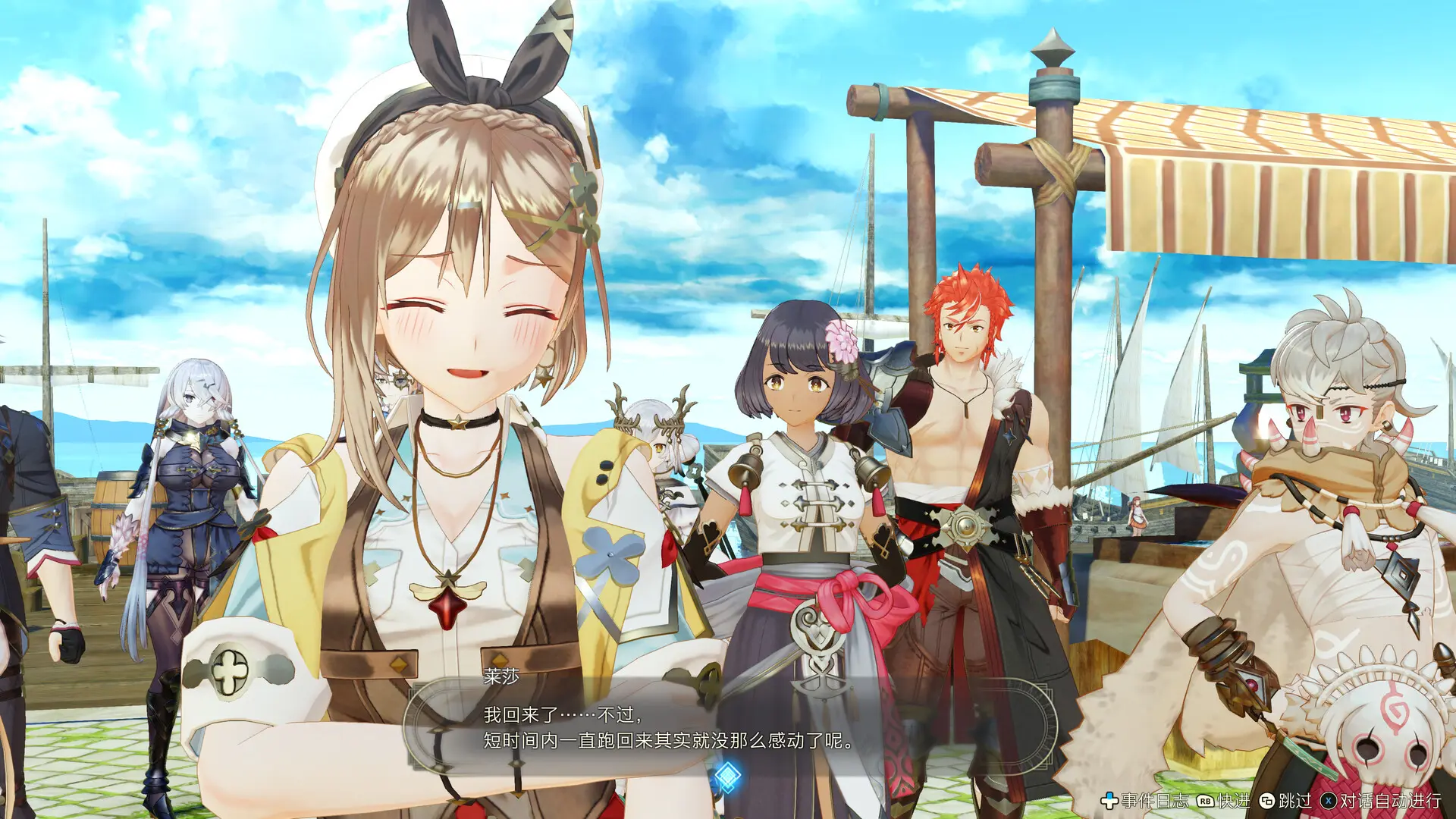Click the RB fast-forward button icon
The image size is (1456, 819).
(1206, 801)
